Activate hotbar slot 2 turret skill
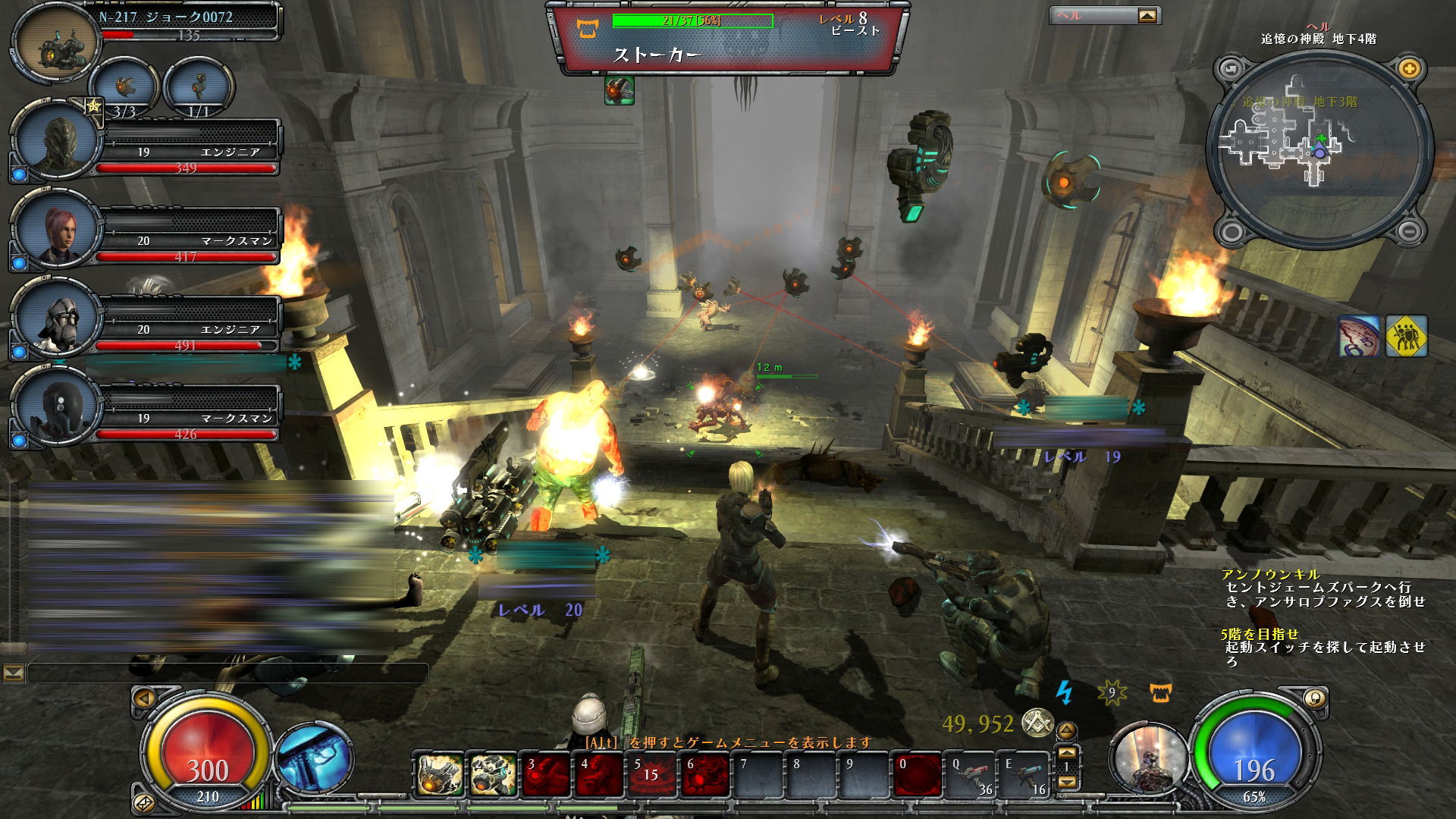The image size is (1456, 819). [x=493, y=775]
